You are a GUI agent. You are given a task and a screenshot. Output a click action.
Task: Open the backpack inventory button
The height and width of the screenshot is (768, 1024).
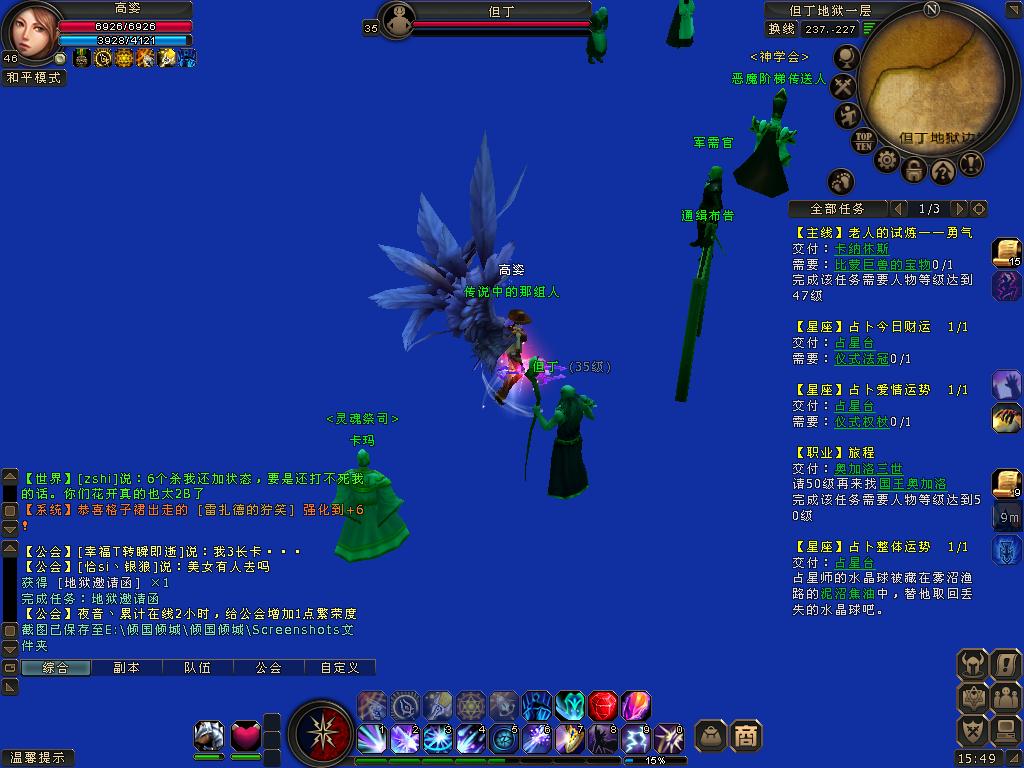[x=710, y=736]
